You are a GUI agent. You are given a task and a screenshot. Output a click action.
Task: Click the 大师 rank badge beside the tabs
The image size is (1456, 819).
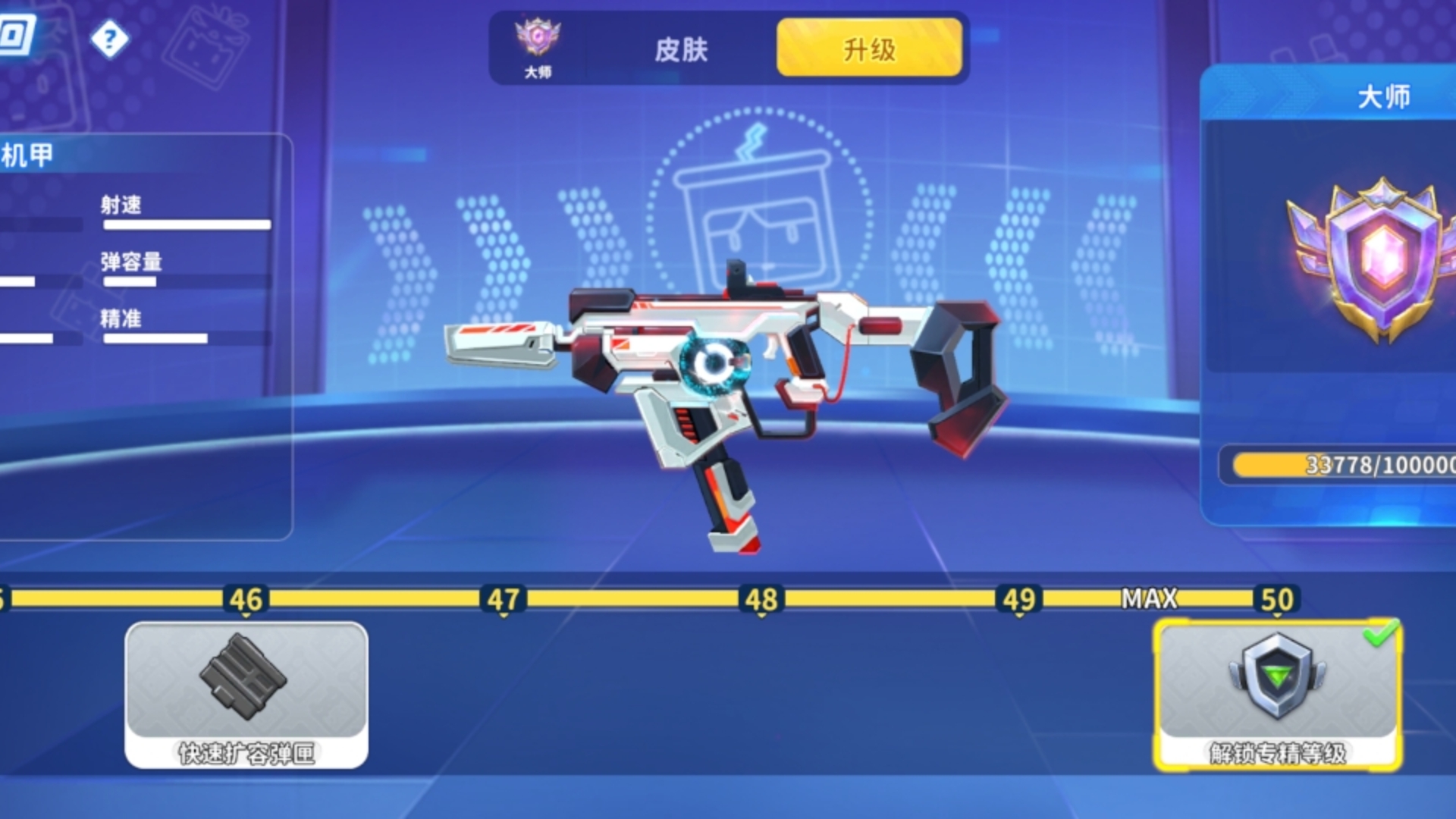[538, 47]
